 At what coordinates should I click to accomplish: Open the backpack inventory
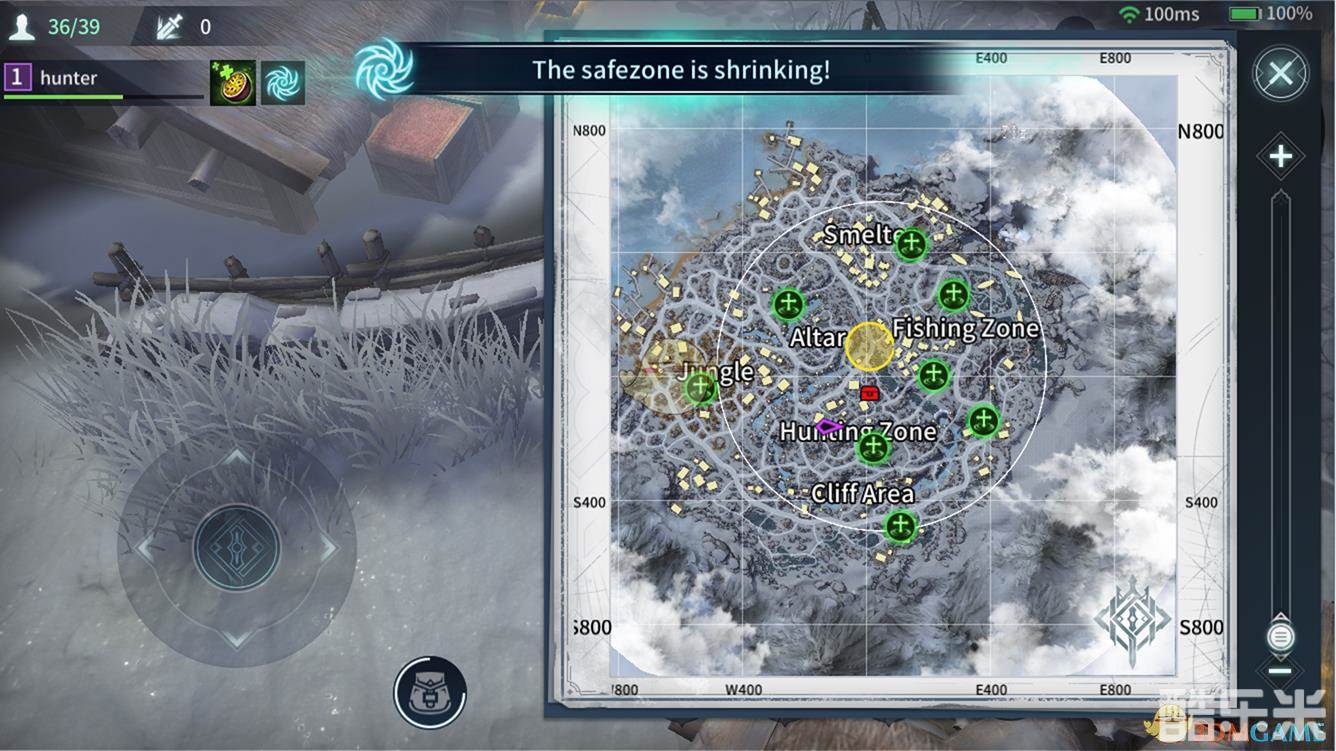coord(430,691)
